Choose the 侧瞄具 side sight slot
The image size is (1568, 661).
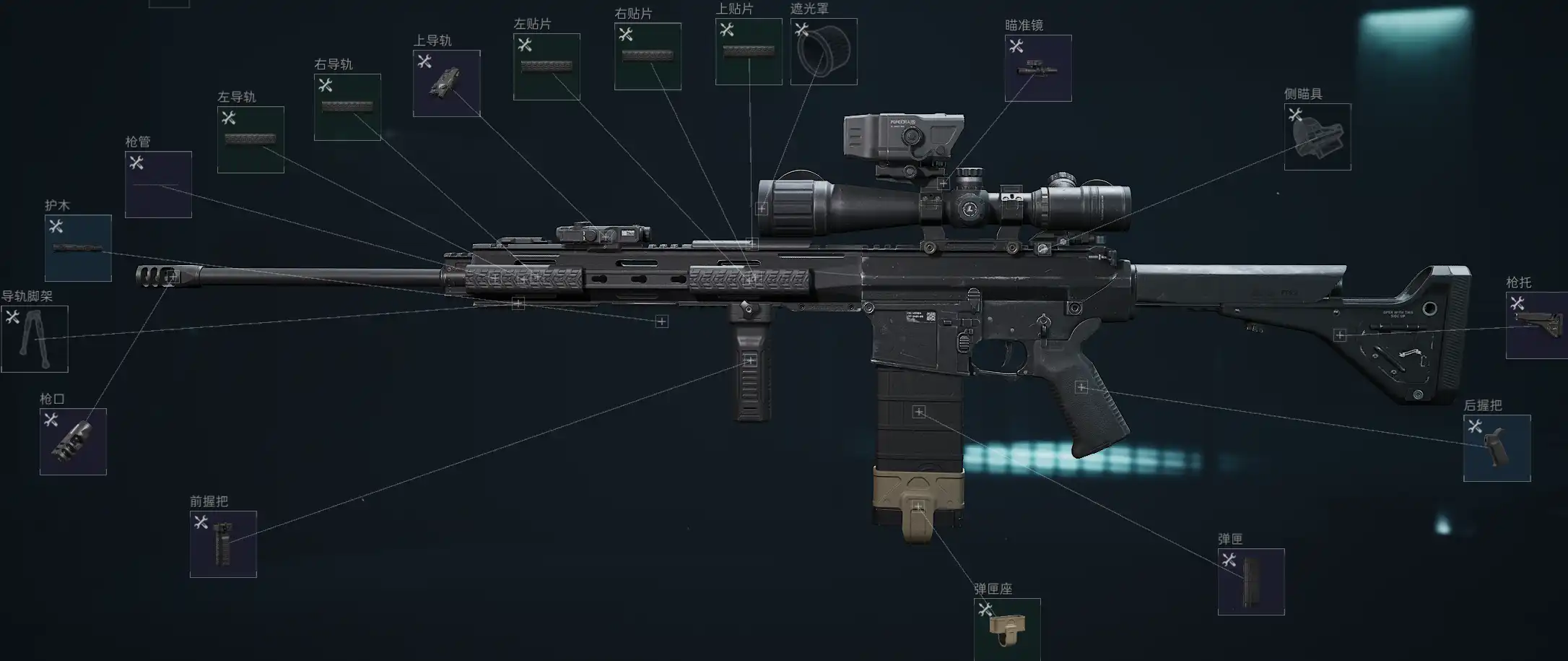(x=1317, y=137)
